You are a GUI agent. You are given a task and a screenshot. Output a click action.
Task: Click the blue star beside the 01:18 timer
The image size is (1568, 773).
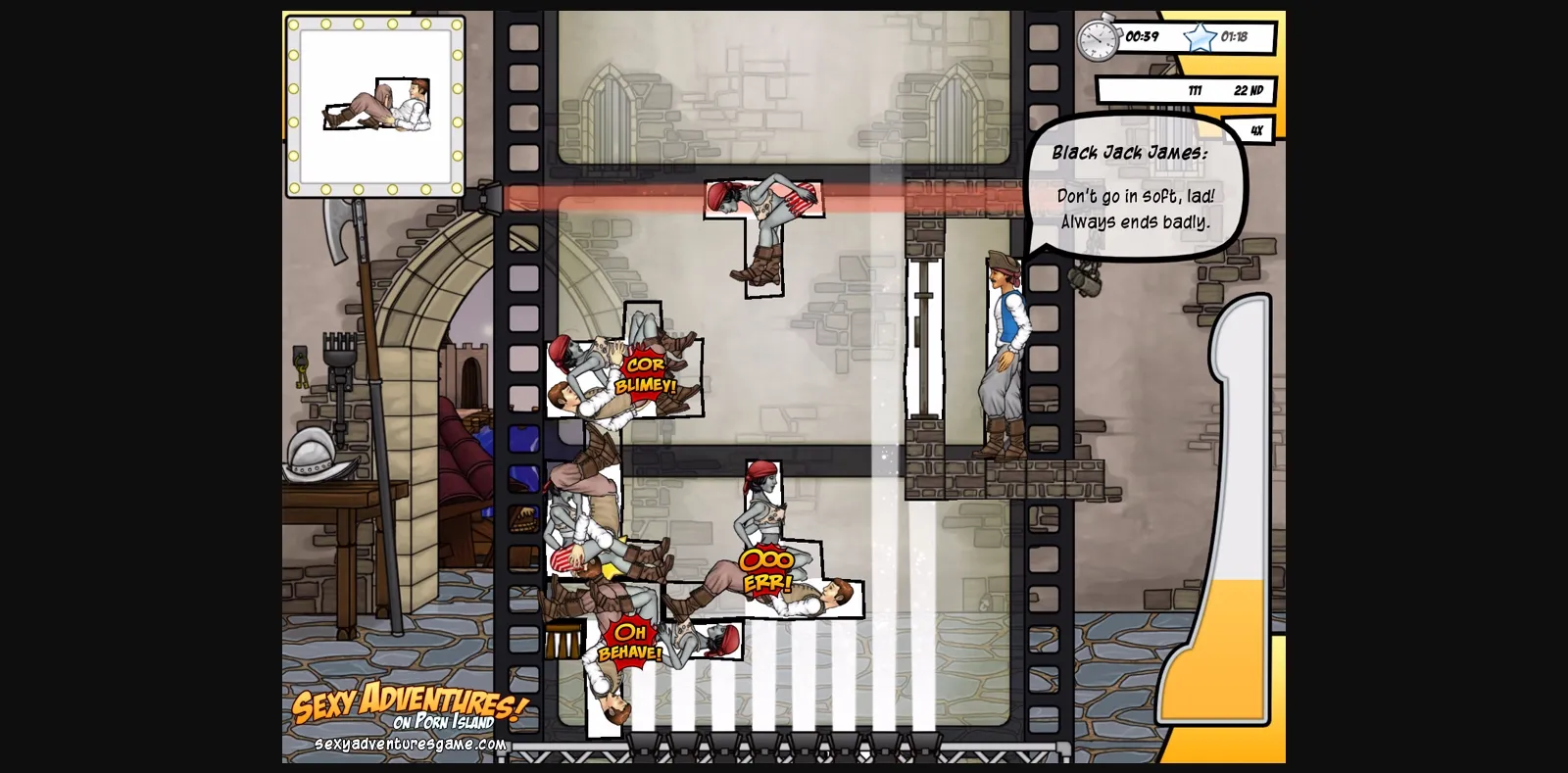(x=1198, y=38)
